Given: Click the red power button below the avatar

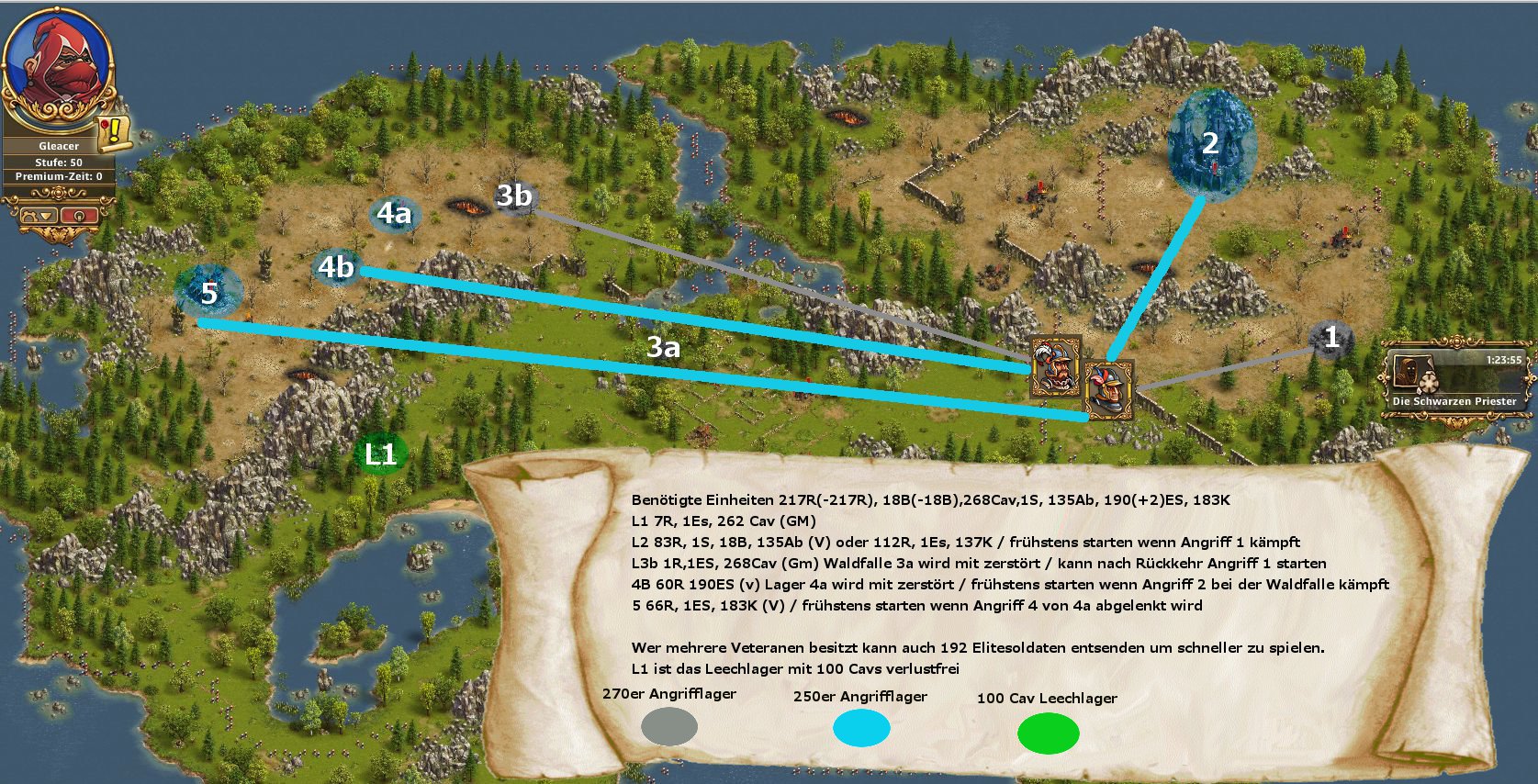Looking at the screenshot, I should [x=81, y=215].
